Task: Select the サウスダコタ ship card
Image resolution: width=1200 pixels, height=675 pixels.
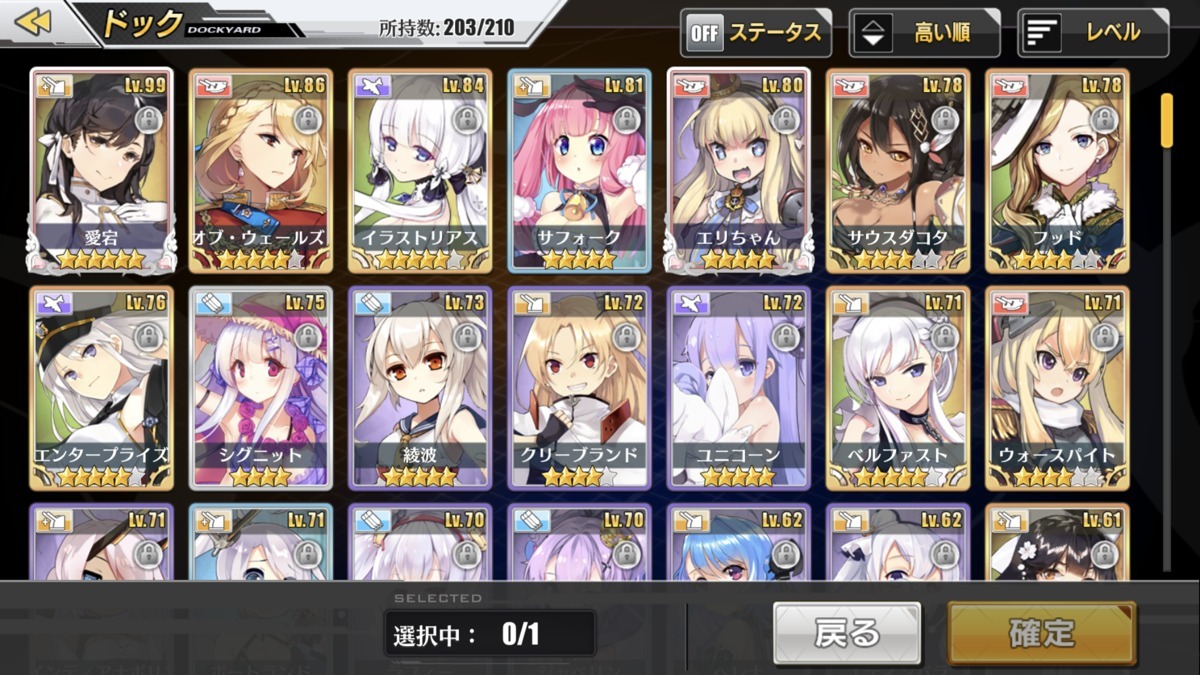Action: pyautogui.click(x=898, y=170)
